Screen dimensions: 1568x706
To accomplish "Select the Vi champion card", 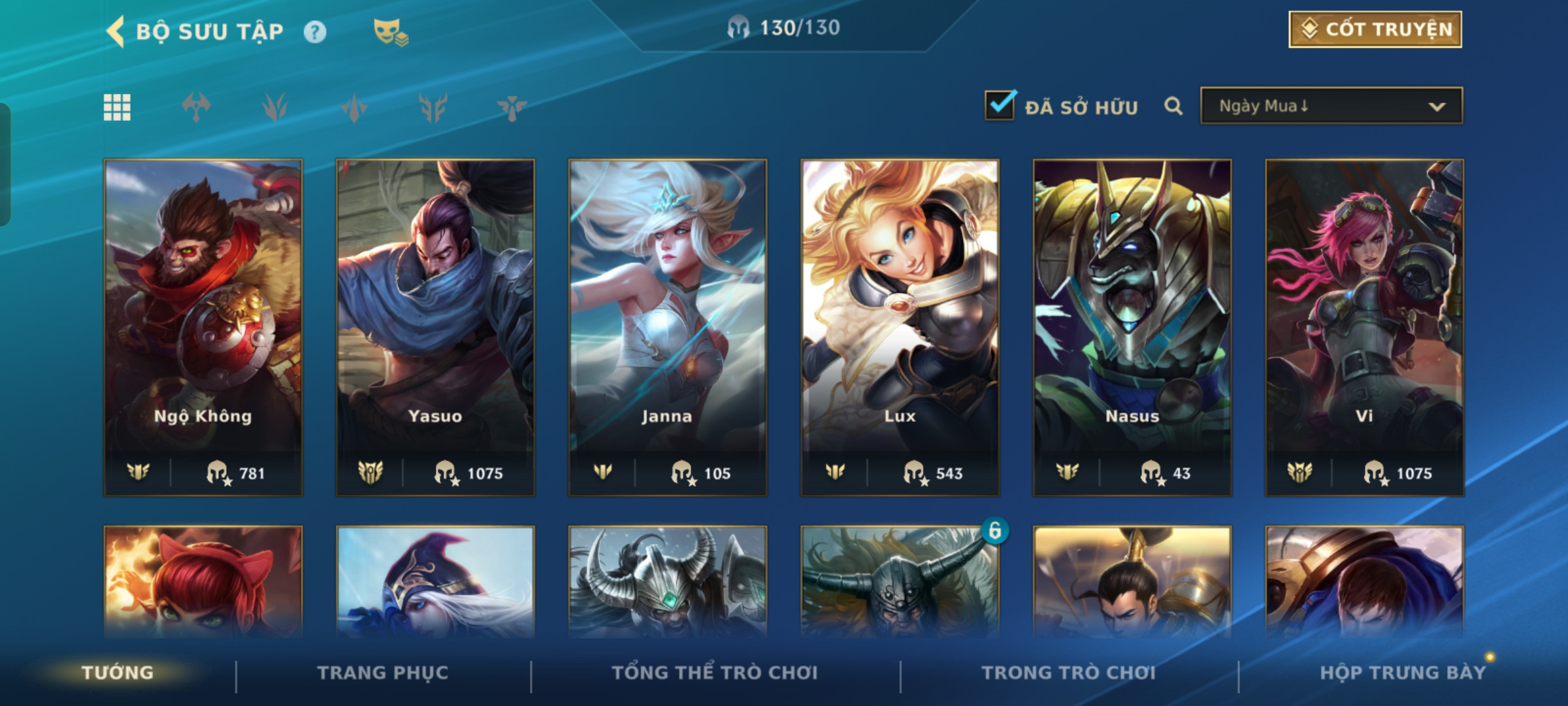I will click(1364, 327).
